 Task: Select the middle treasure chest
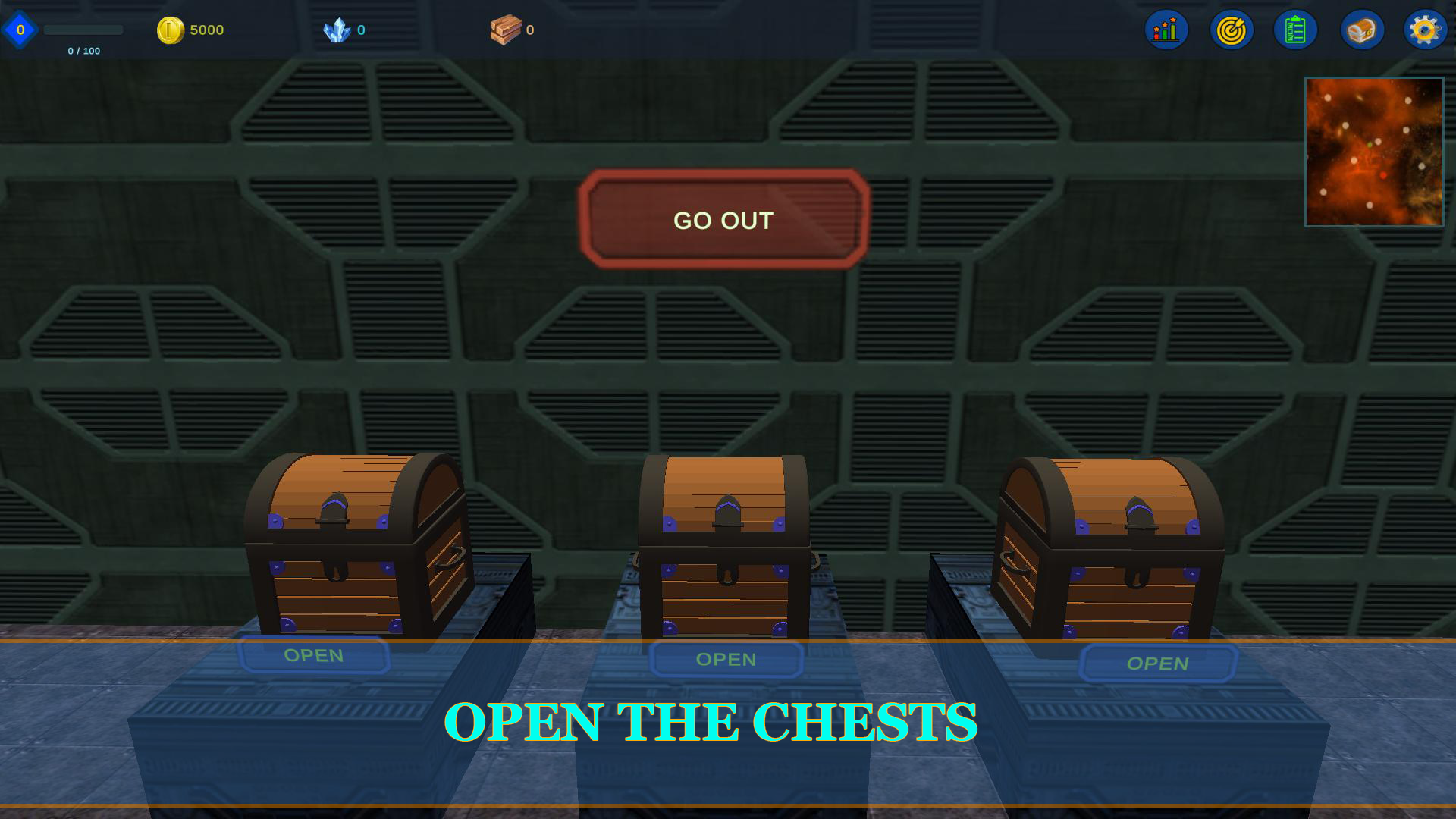(724, 546)
